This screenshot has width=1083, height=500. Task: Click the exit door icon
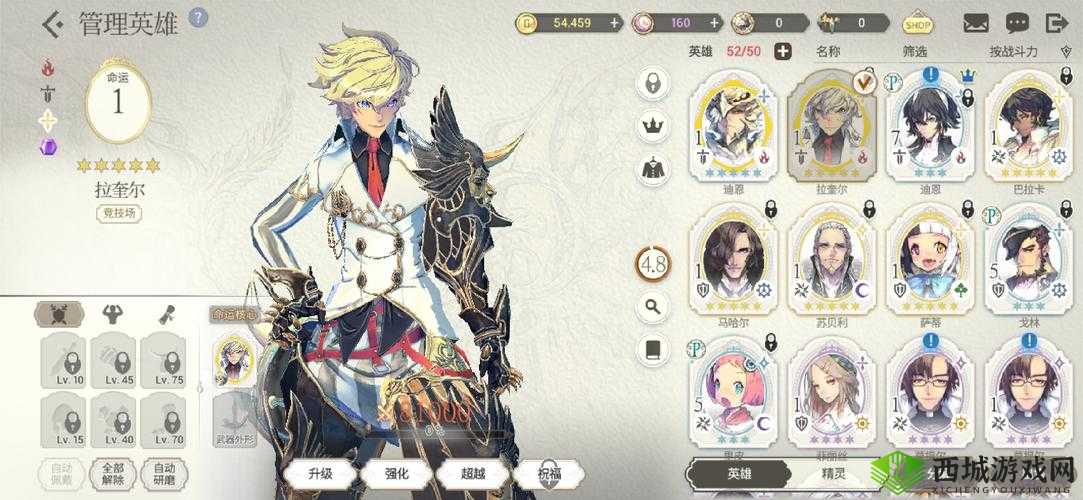pos(1057,22)
